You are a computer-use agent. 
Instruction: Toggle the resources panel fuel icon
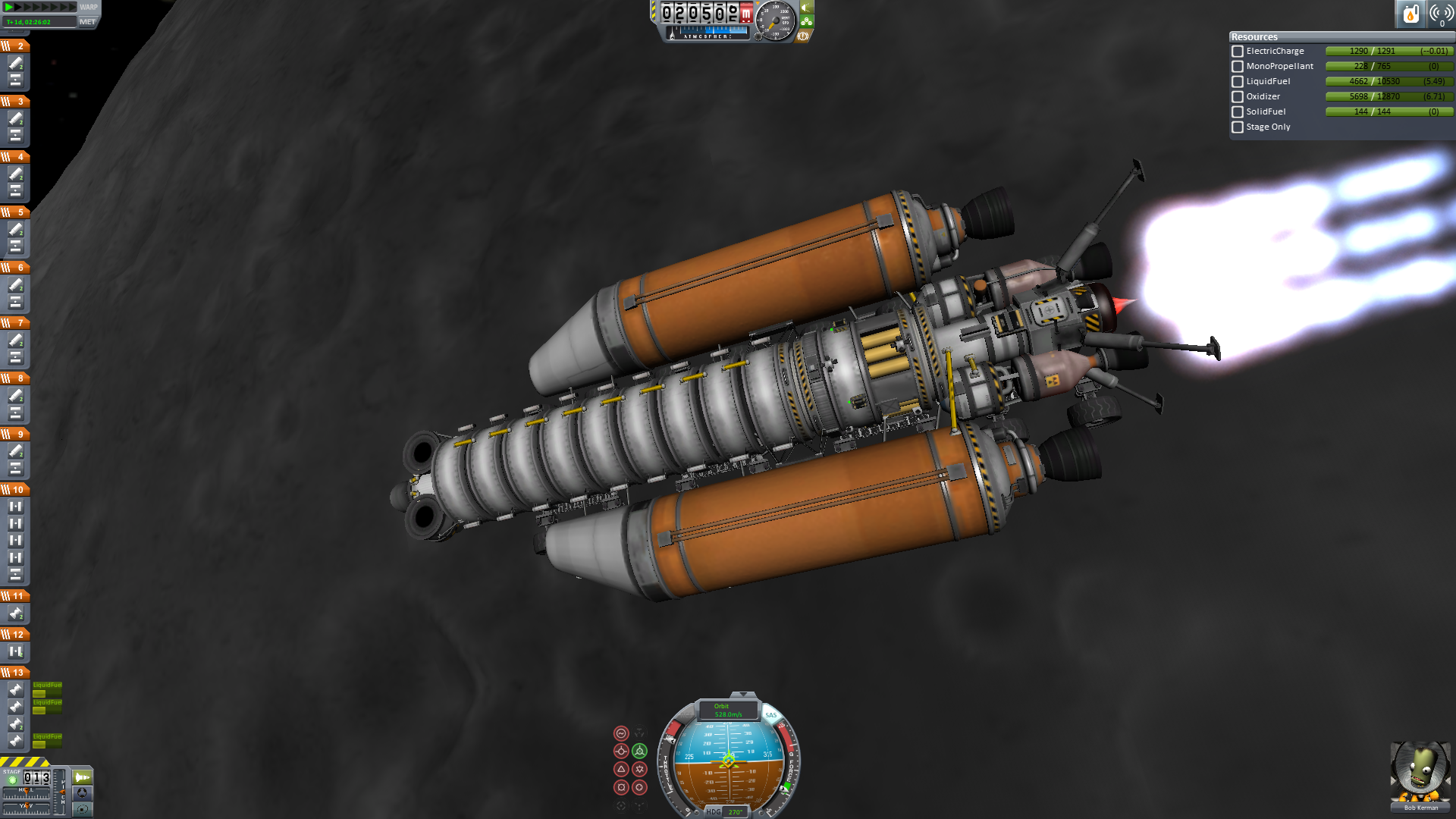tap(1410, 14)
